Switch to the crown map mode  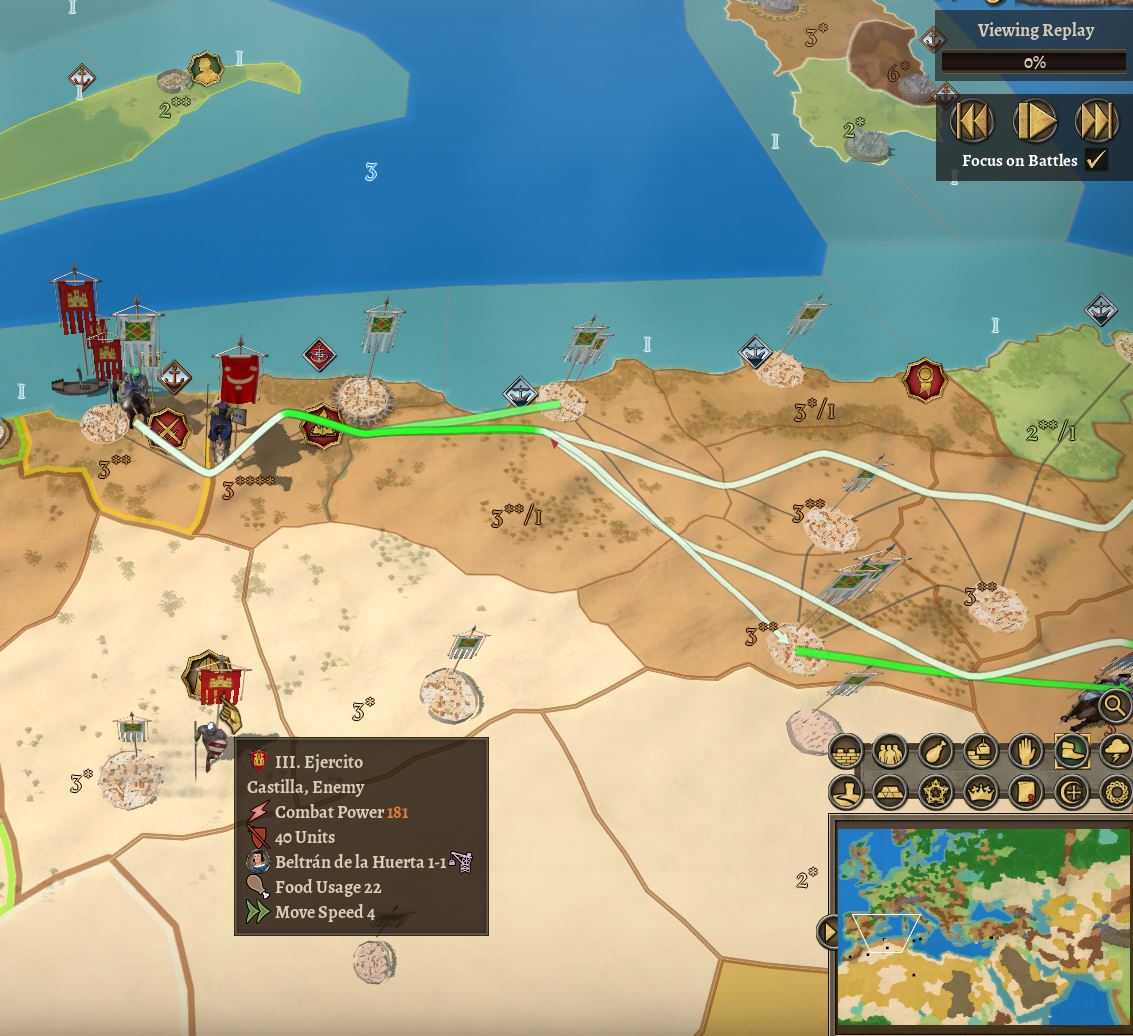tap(980, 793)
